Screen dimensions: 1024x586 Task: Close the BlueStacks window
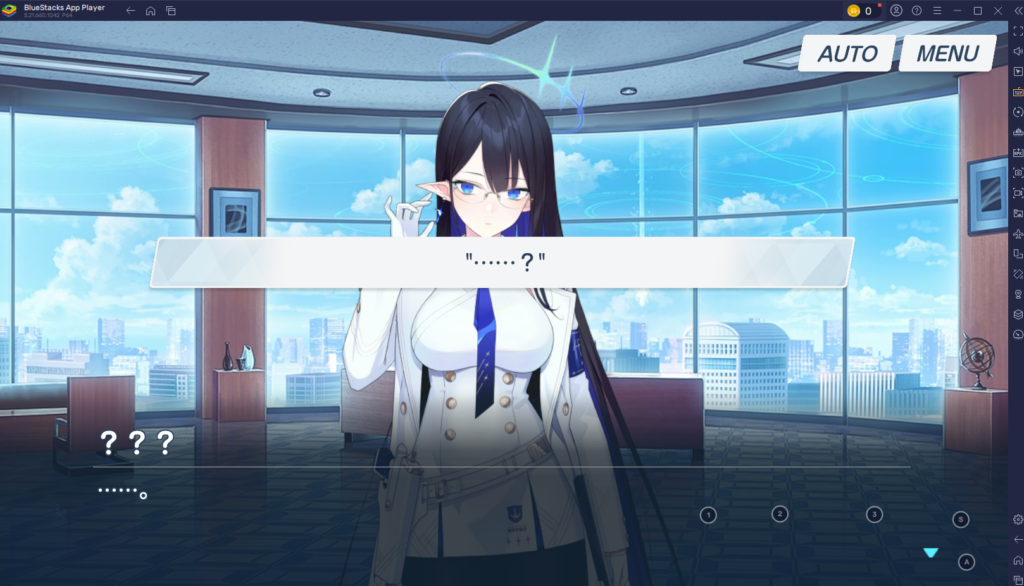(x=997, y=10)
